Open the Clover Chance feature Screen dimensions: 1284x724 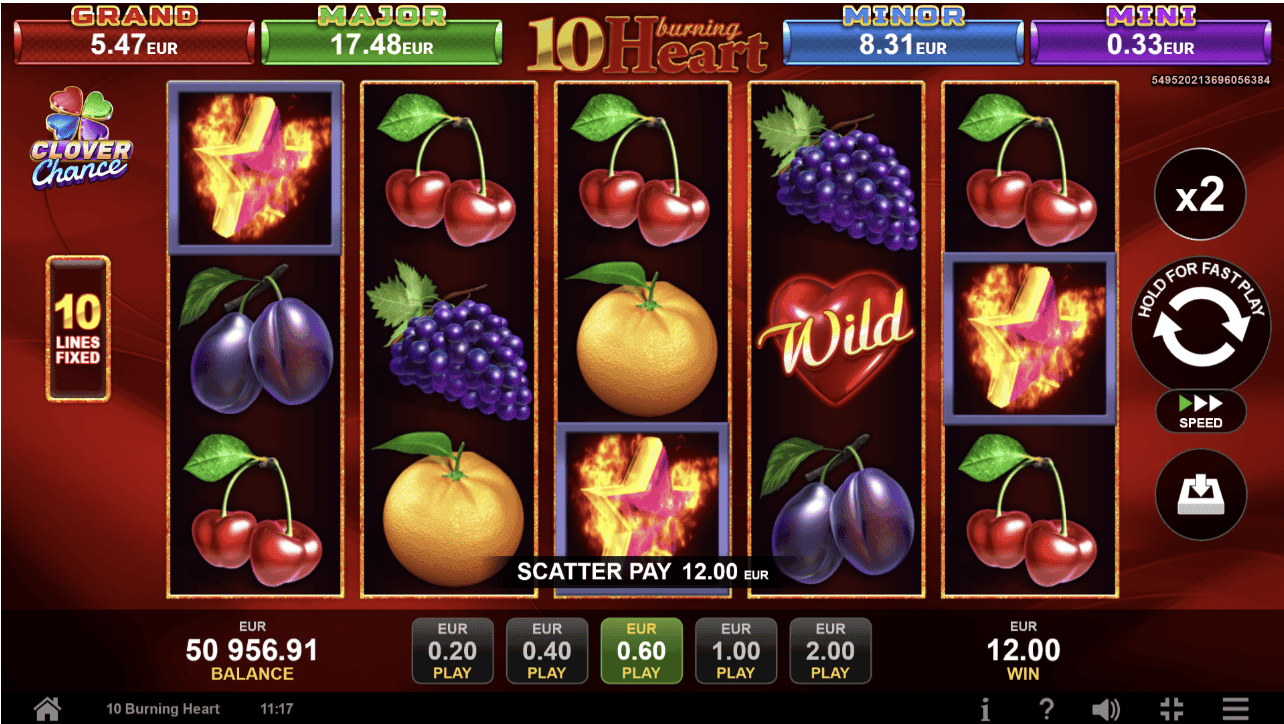(81, 139)
